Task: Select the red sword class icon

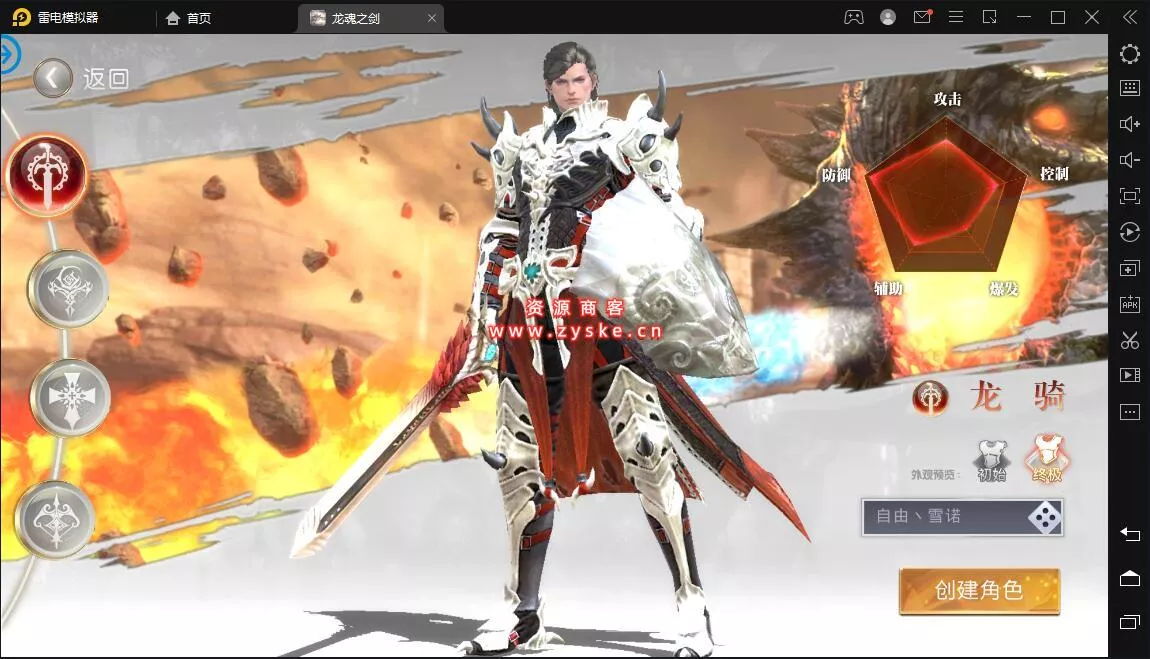Action: [47, 175]
